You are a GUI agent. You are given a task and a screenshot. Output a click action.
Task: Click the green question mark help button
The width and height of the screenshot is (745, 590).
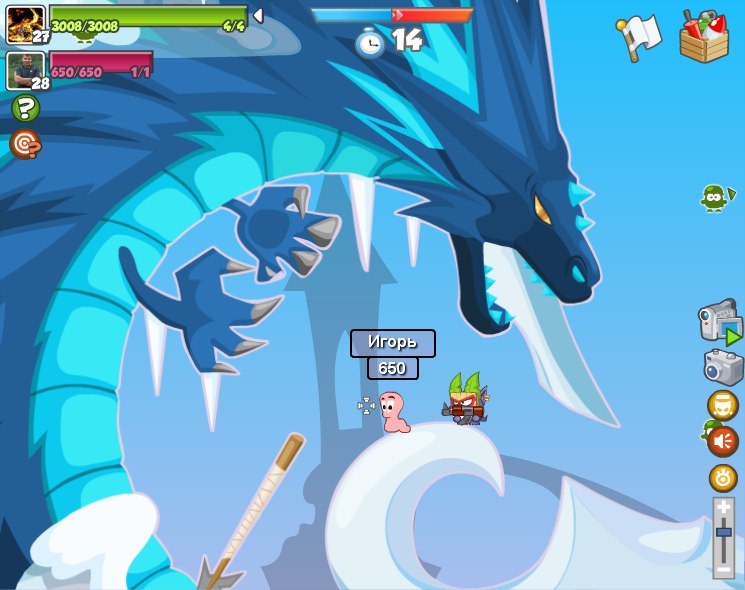25,108
